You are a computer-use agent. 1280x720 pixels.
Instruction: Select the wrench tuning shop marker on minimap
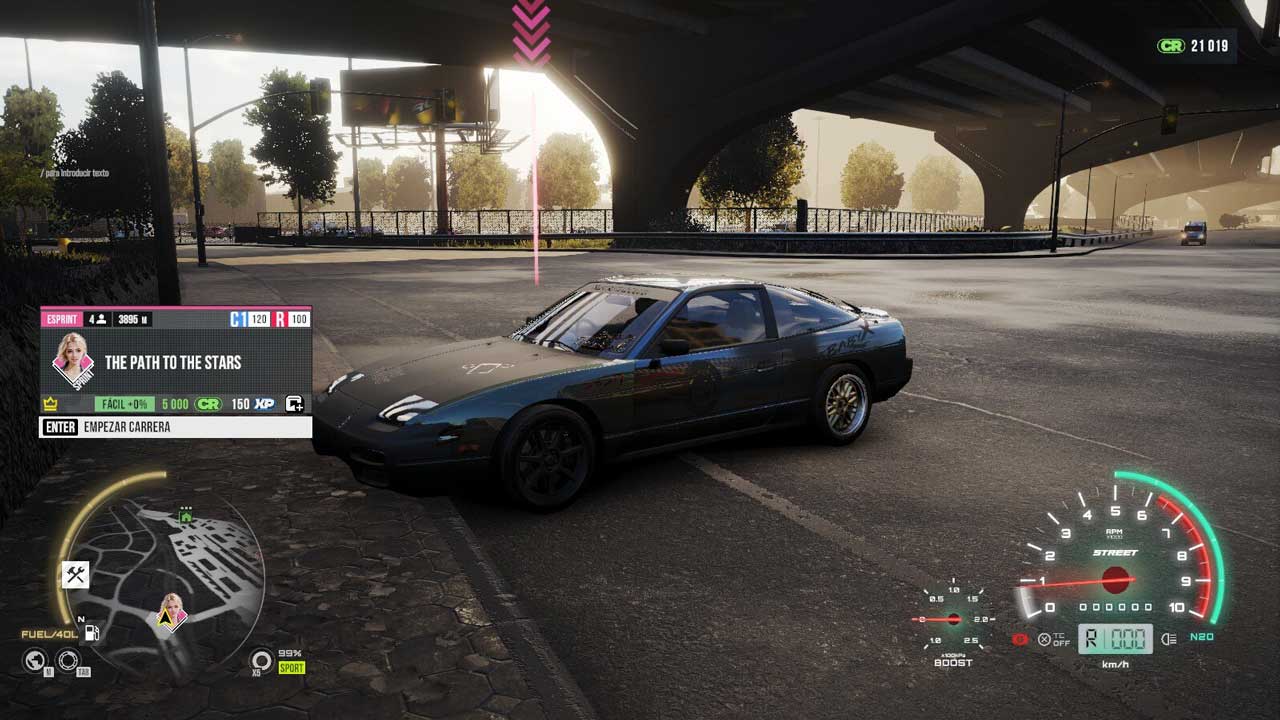75,574
